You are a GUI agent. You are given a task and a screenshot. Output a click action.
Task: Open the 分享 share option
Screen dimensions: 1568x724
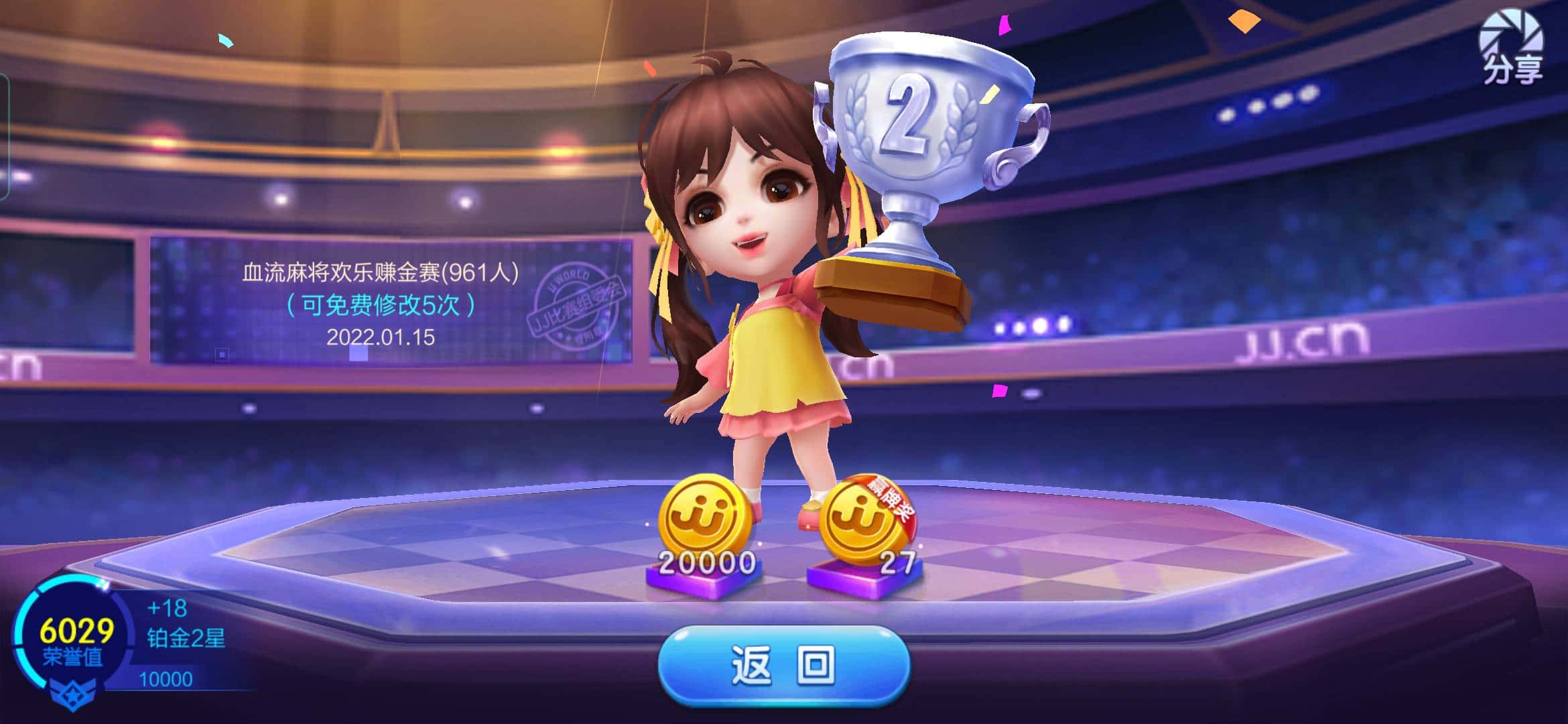1512,48
